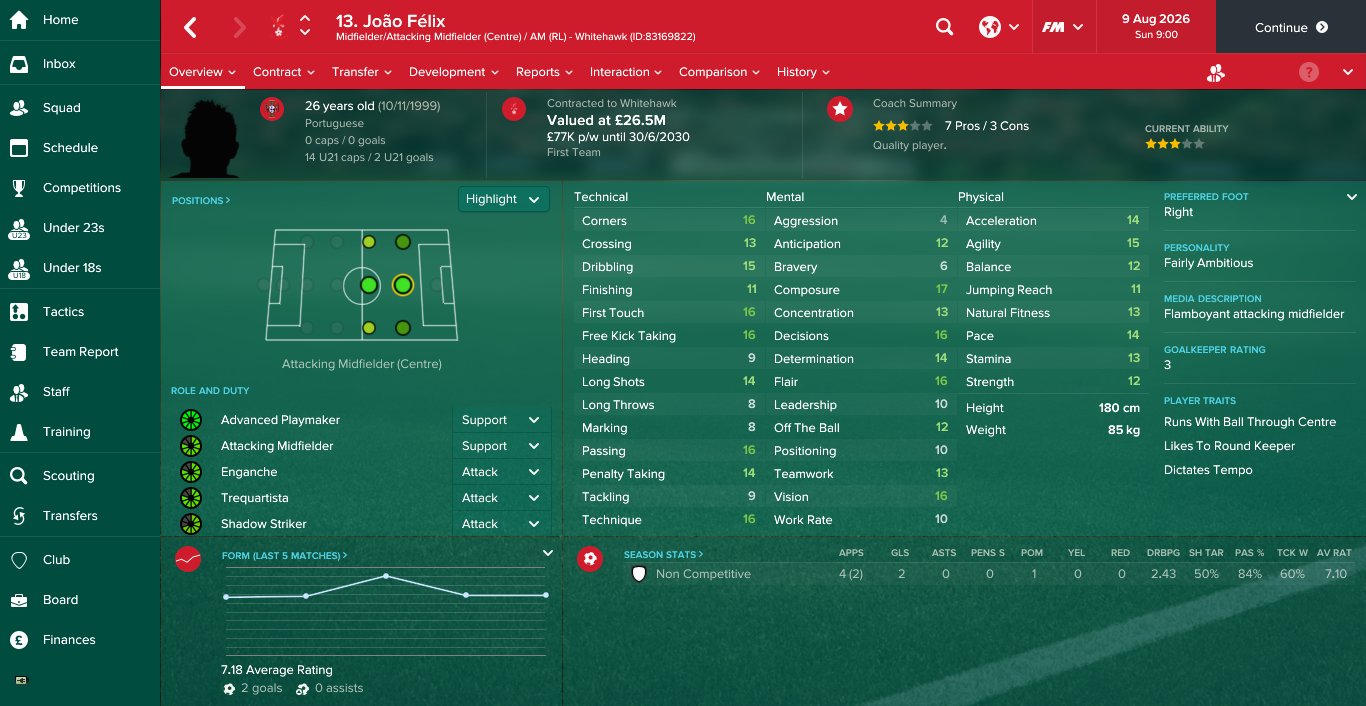This screenshot has height=706, width=1366.
Task: Open the Highlight attributes dropdown
Action: [504, 199]
